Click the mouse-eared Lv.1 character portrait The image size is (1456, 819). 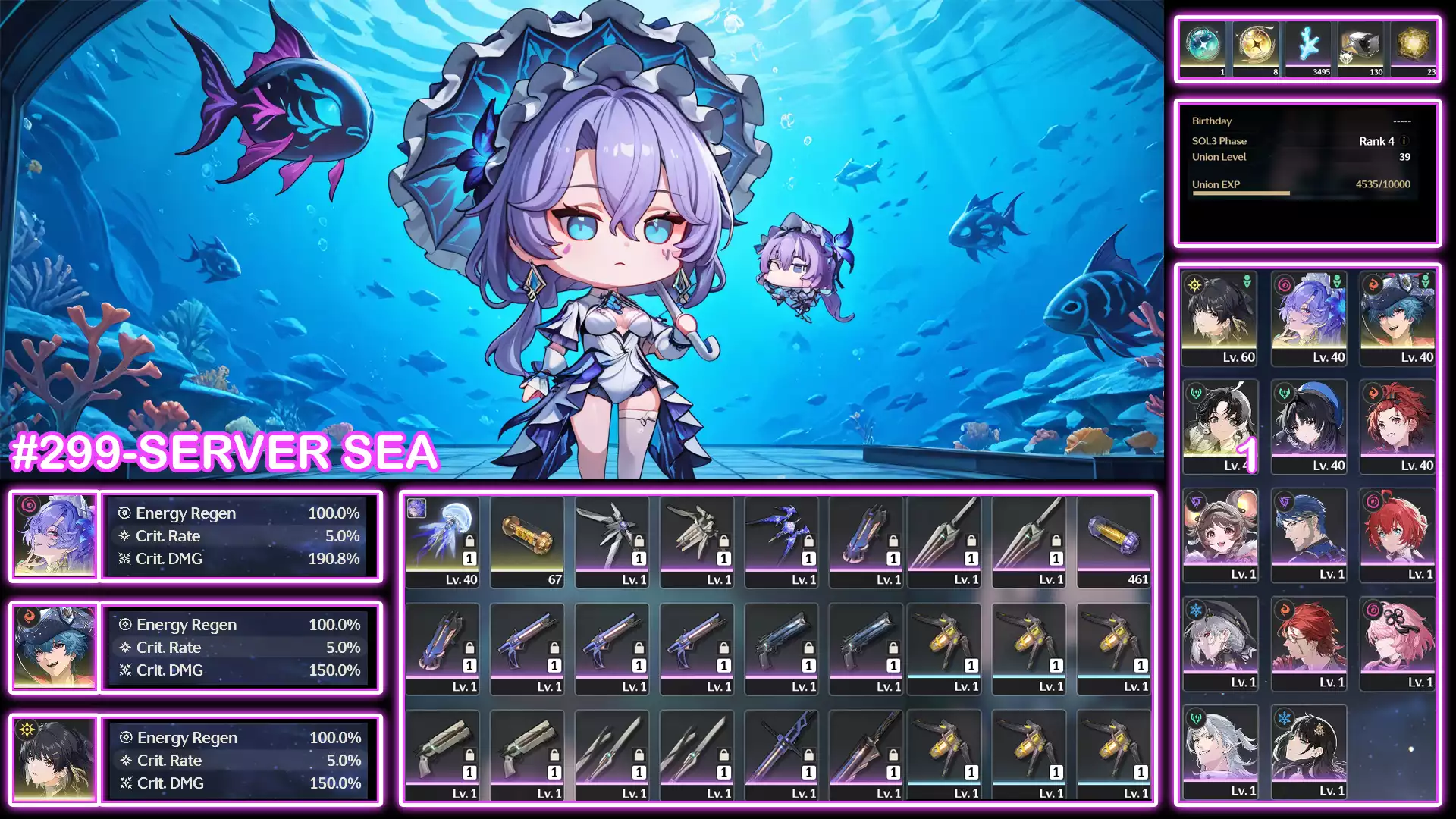pos(1221,531)
